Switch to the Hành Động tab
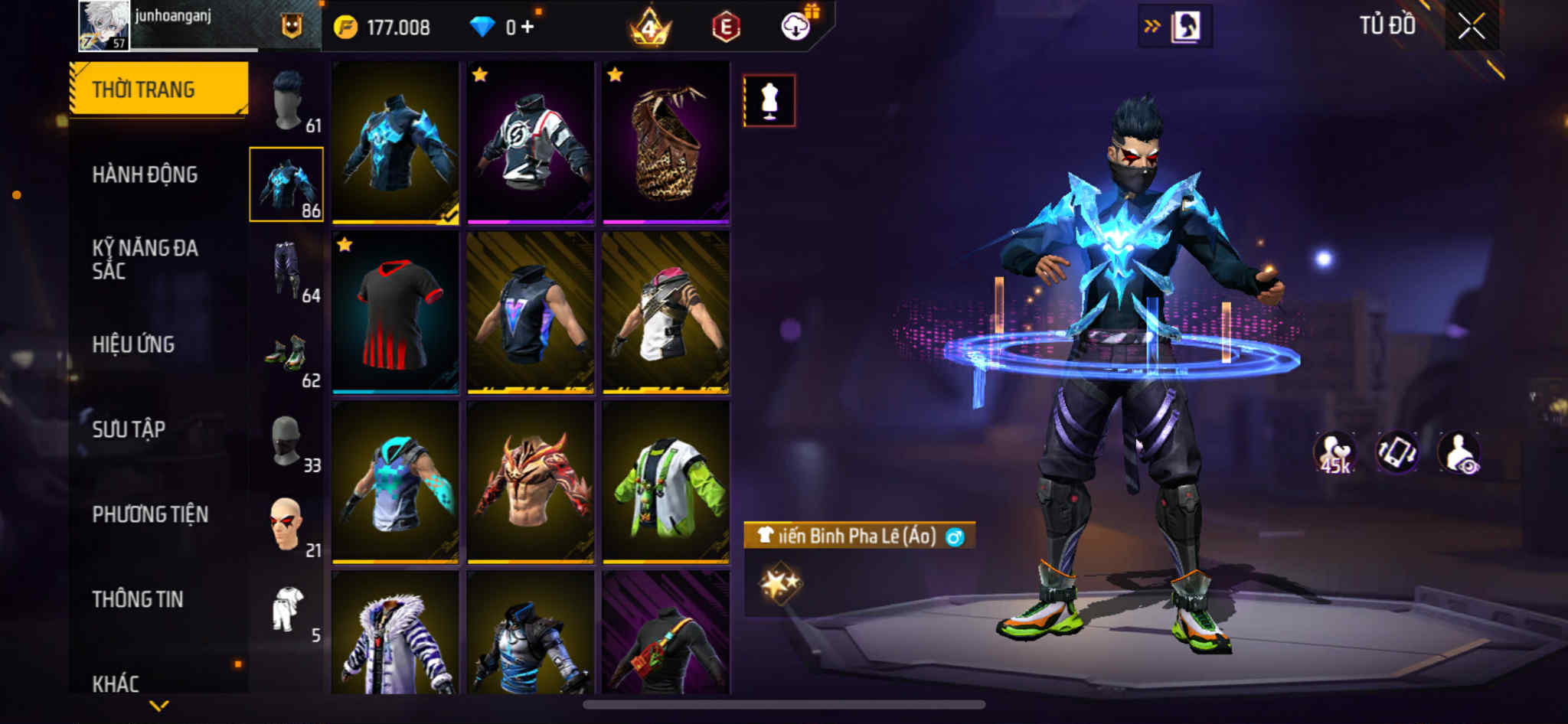The image size is (1568, 724). pyautogui.click(x=145, y=174)
